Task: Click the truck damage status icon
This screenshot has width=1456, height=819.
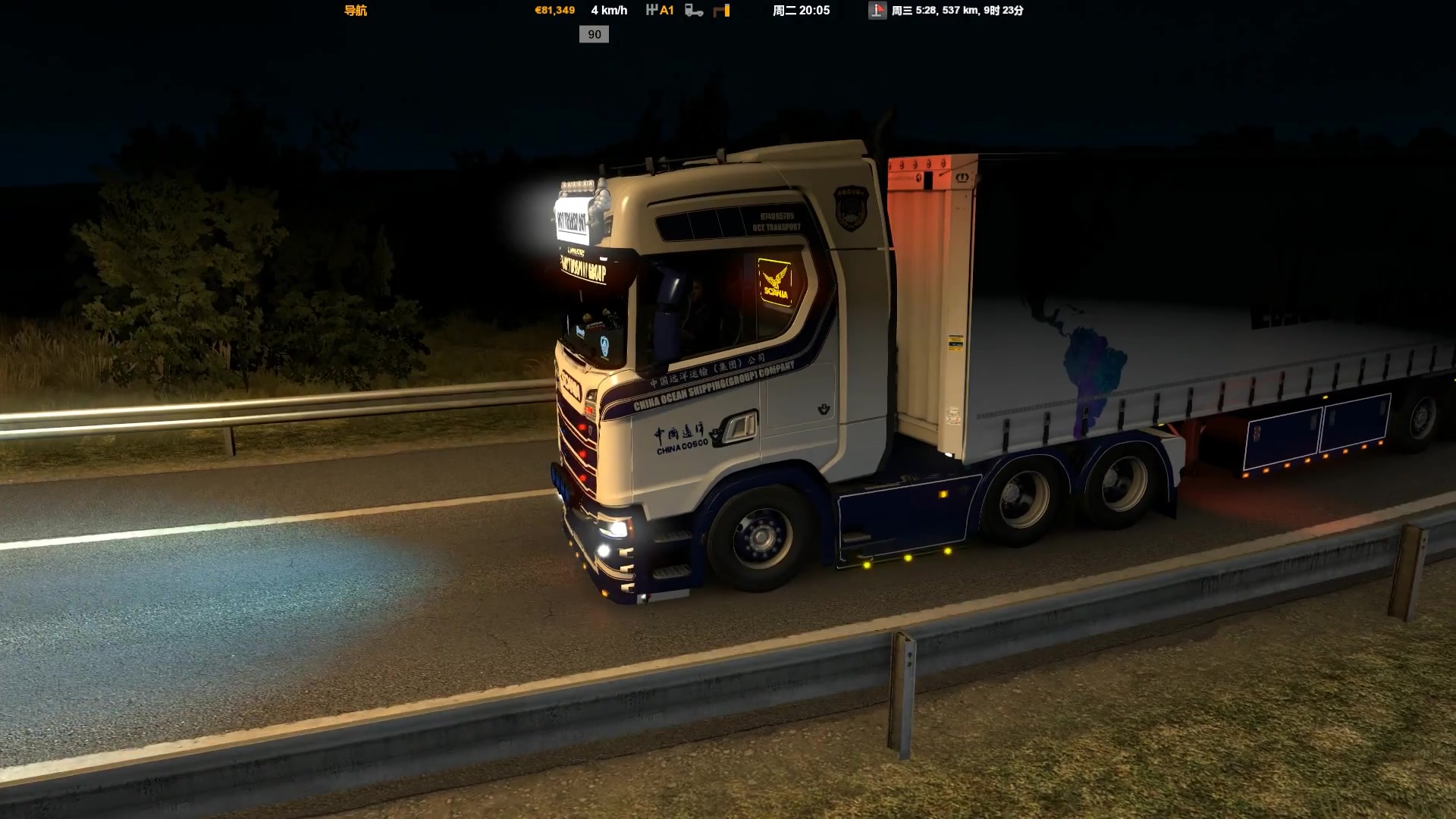Action: (694, 11)
